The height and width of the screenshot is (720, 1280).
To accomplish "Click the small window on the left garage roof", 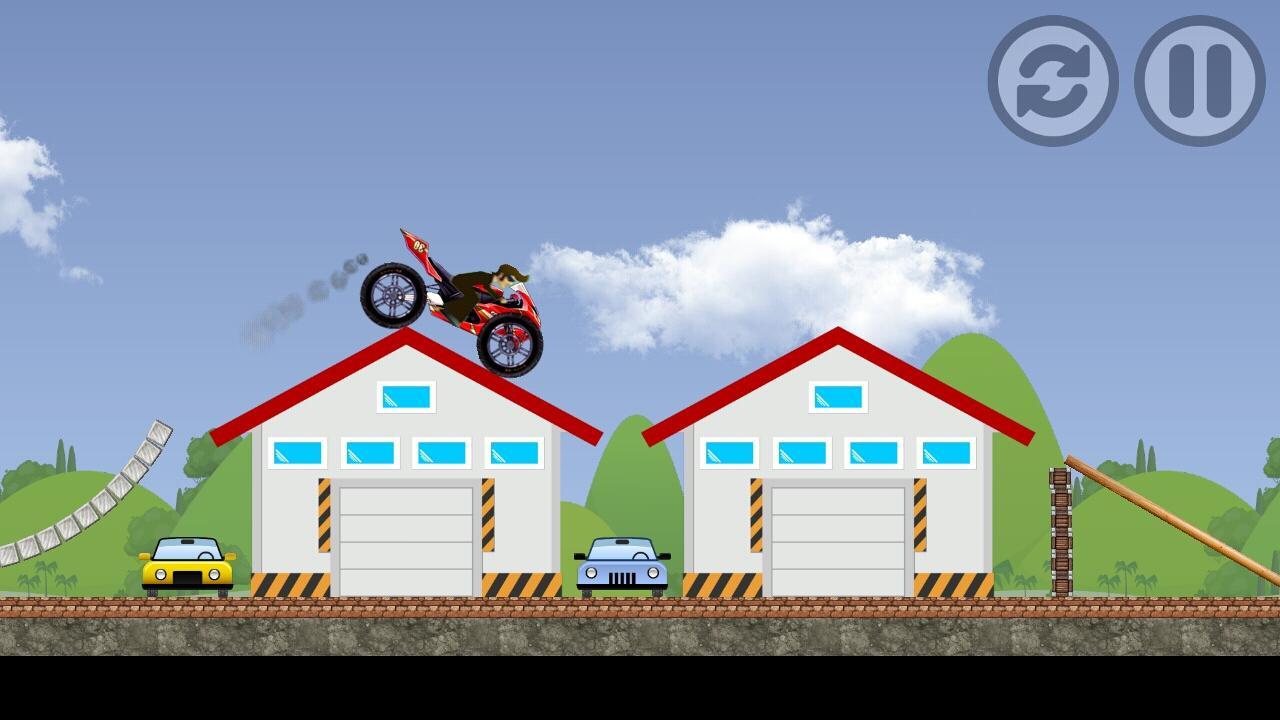I will (x=406, y=396).
